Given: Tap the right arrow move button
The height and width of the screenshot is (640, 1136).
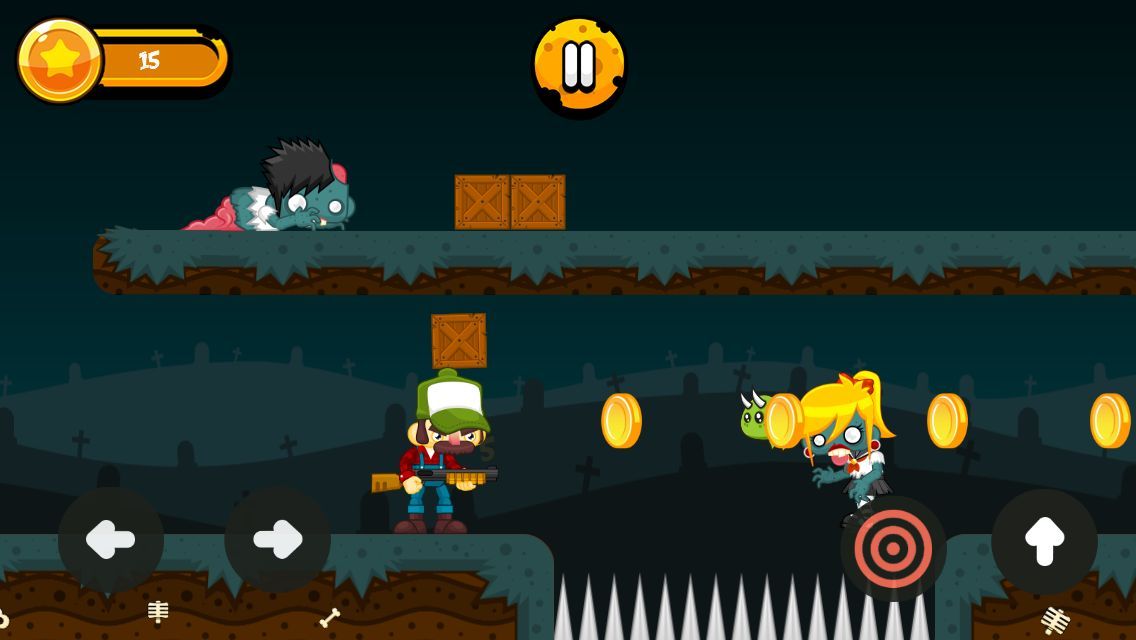Looking at the screenshot, I should click(277, 540).
